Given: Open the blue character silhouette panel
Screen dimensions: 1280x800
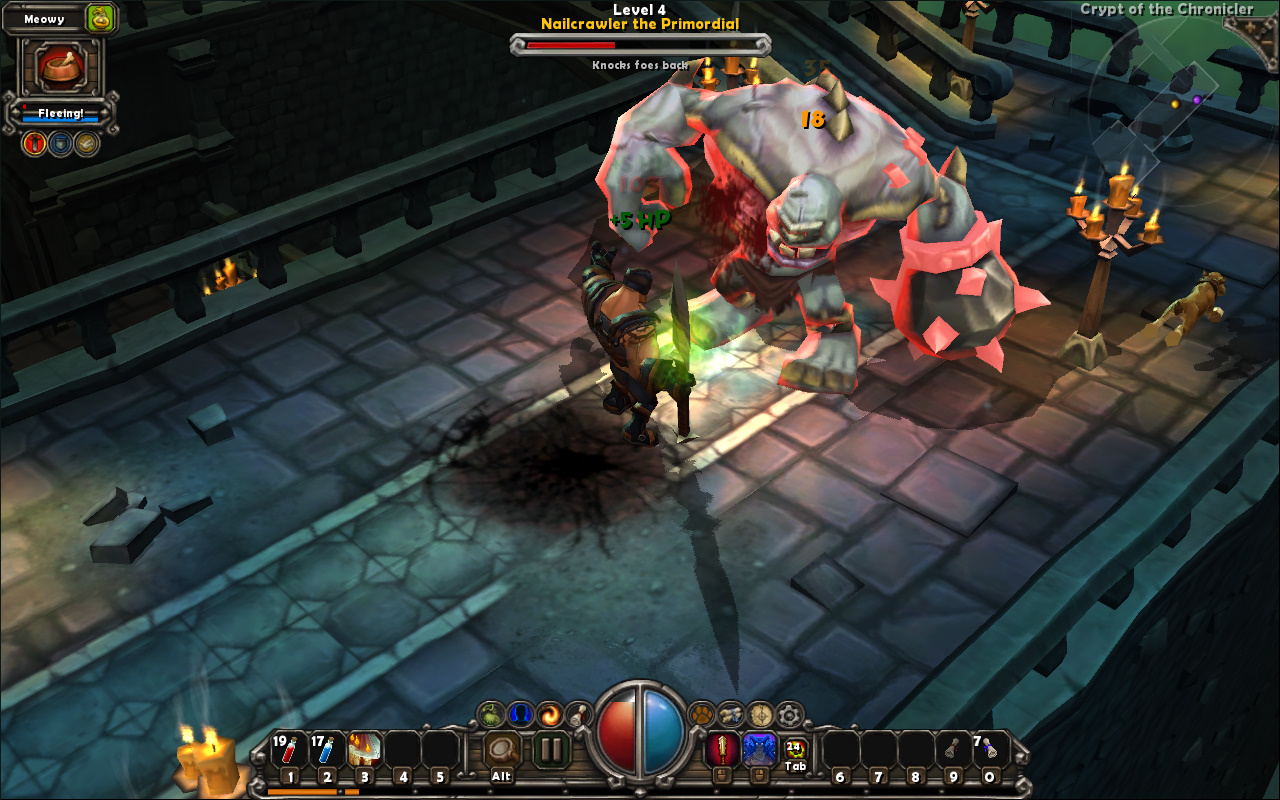Looking at the screenshot, I should point(520,714).
